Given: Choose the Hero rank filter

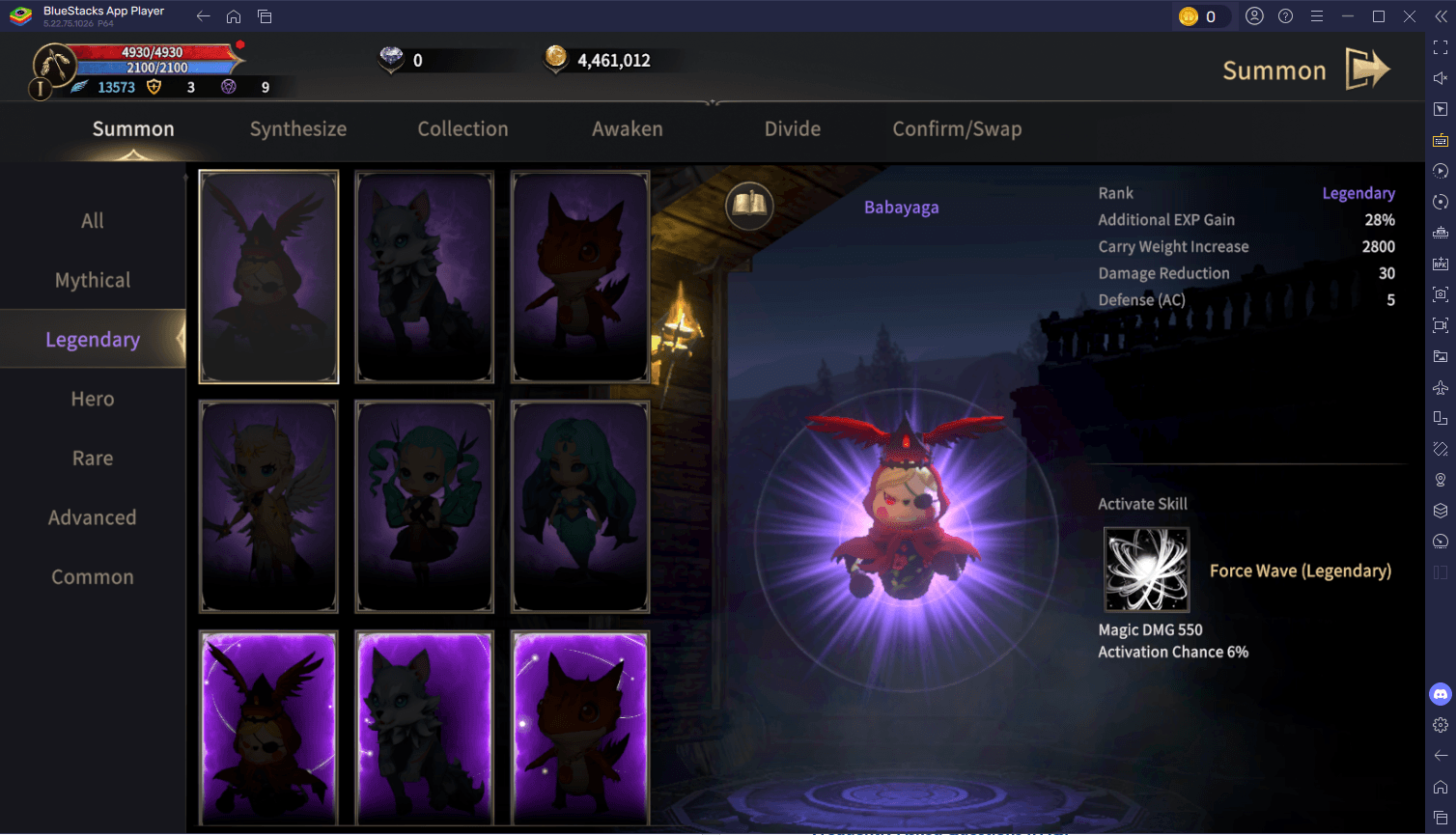Looking at the screenshot, I should click(93, 399).
